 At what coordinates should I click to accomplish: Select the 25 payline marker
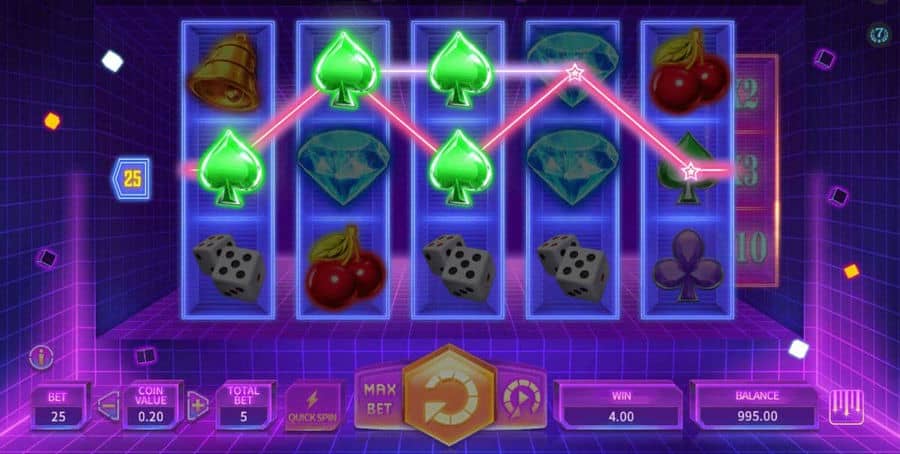click(x=132, y=179)
